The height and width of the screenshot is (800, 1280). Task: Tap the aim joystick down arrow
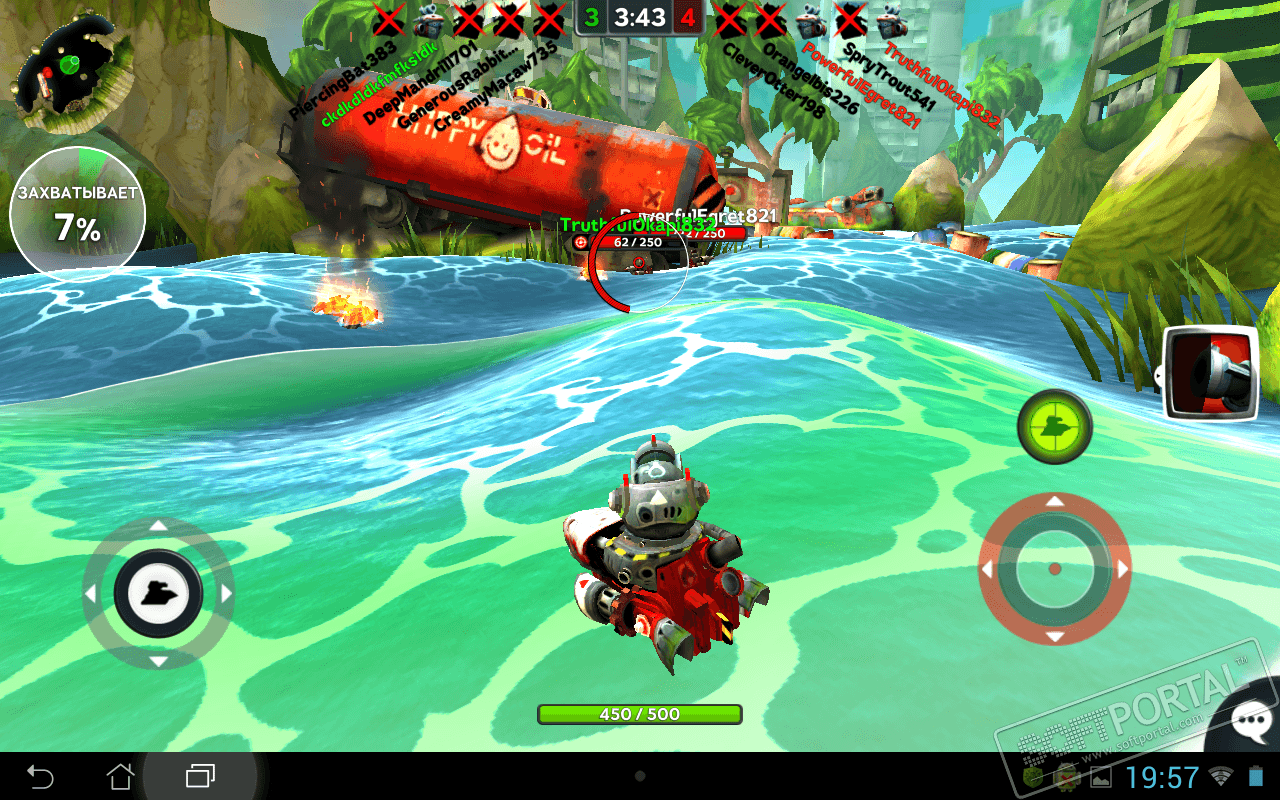(1054, 636)
